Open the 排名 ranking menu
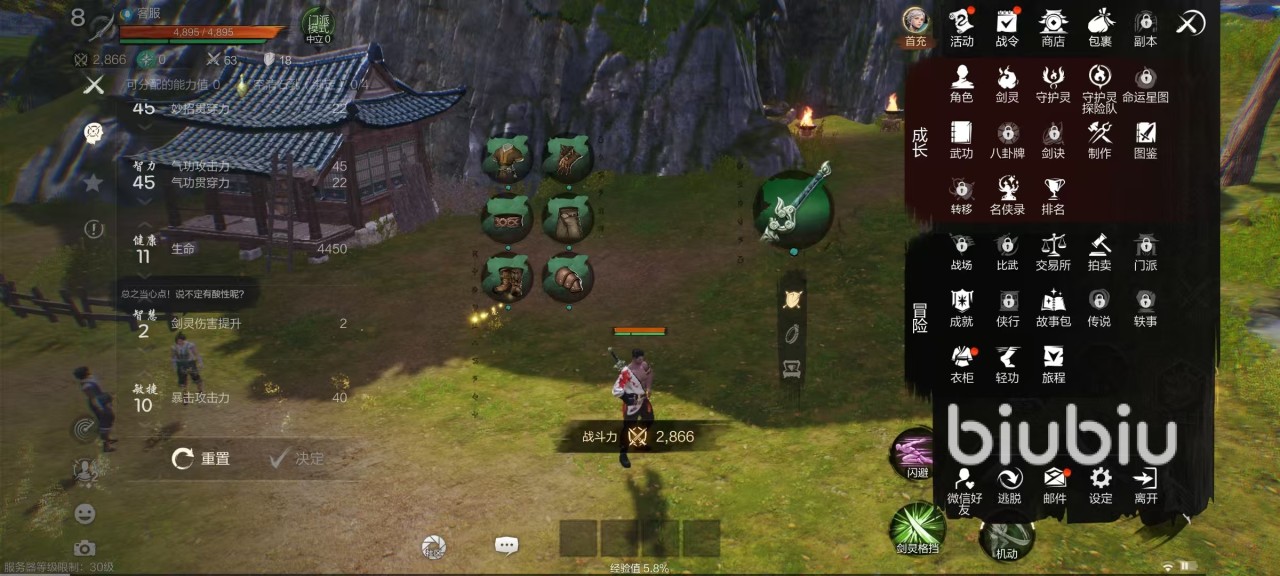 click(1053, 194)
